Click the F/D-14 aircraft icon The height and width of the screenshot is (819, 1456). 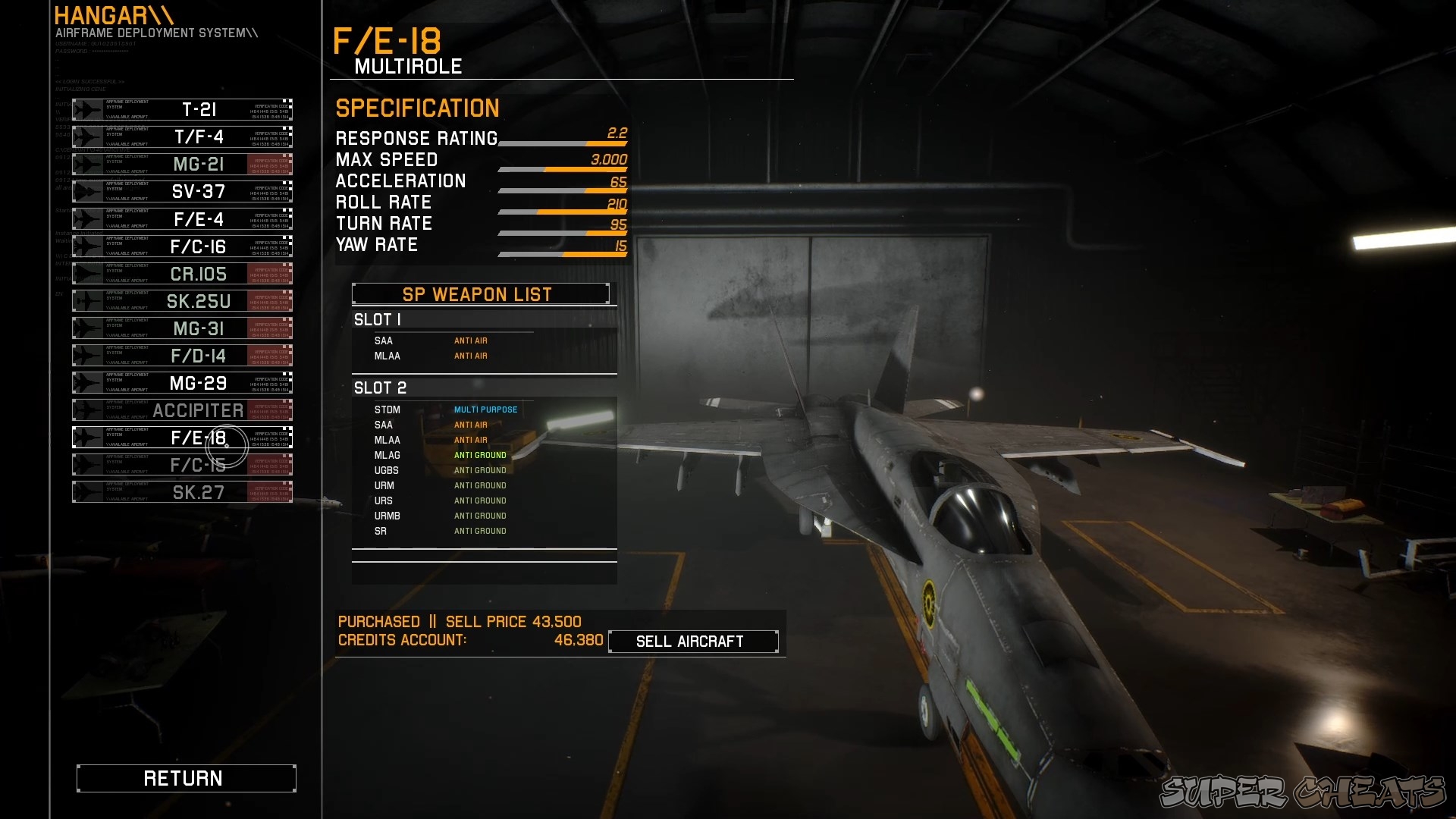click(86, 354)
